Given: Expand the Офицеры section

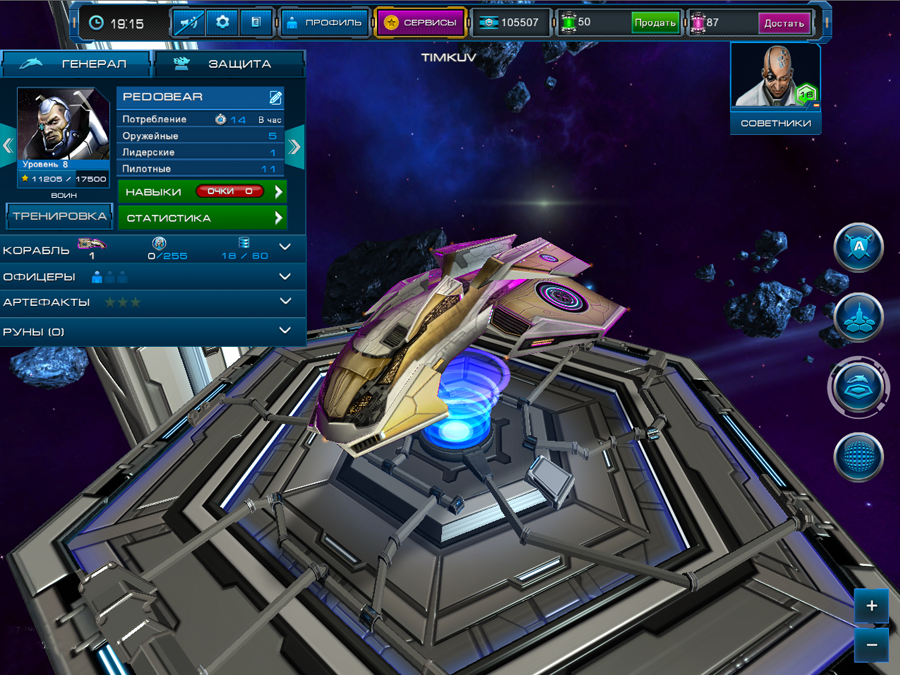Looking at the screenshot, I should click(285, 276).
